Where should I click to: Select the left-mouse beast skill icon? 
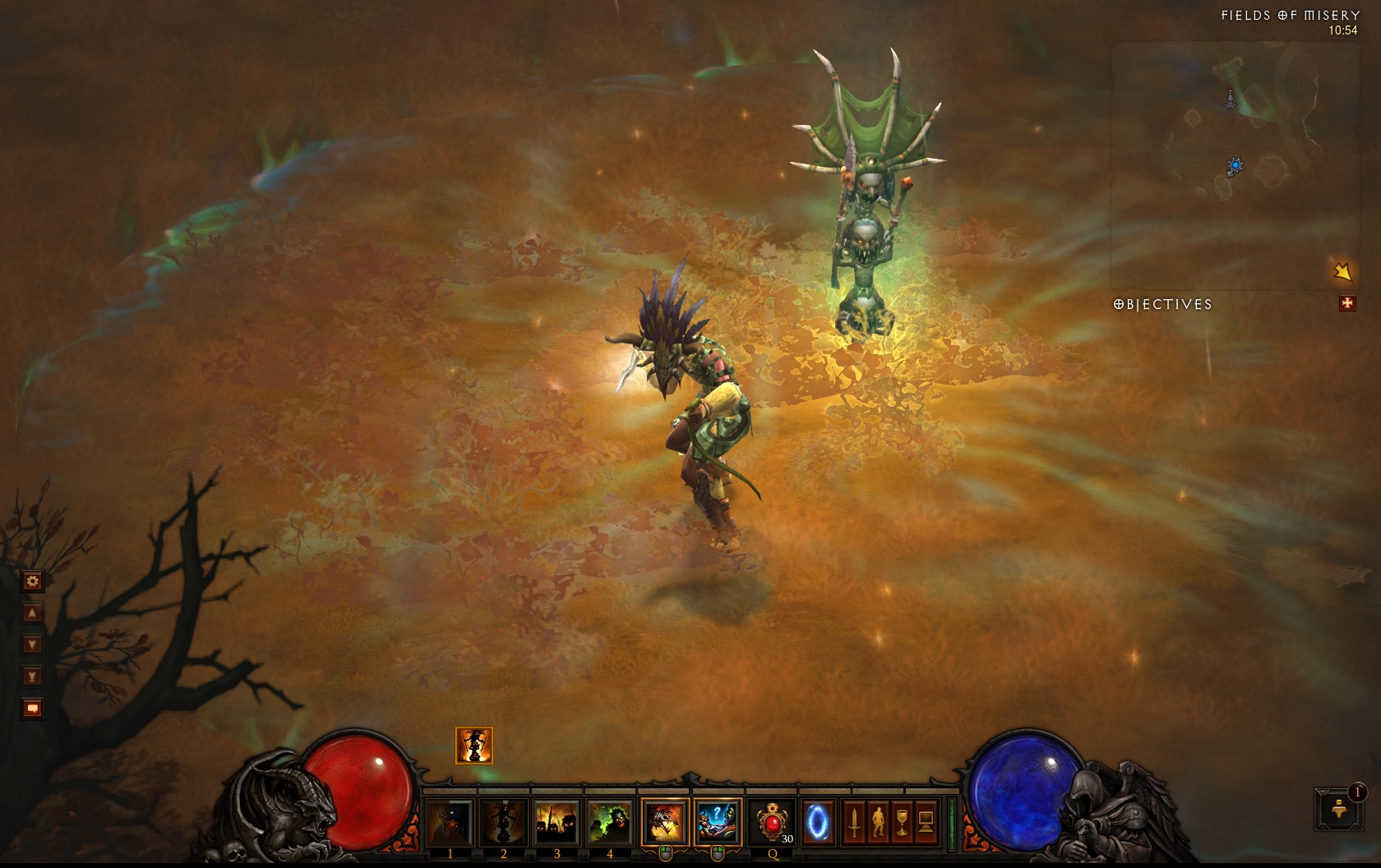pos(664,822)
